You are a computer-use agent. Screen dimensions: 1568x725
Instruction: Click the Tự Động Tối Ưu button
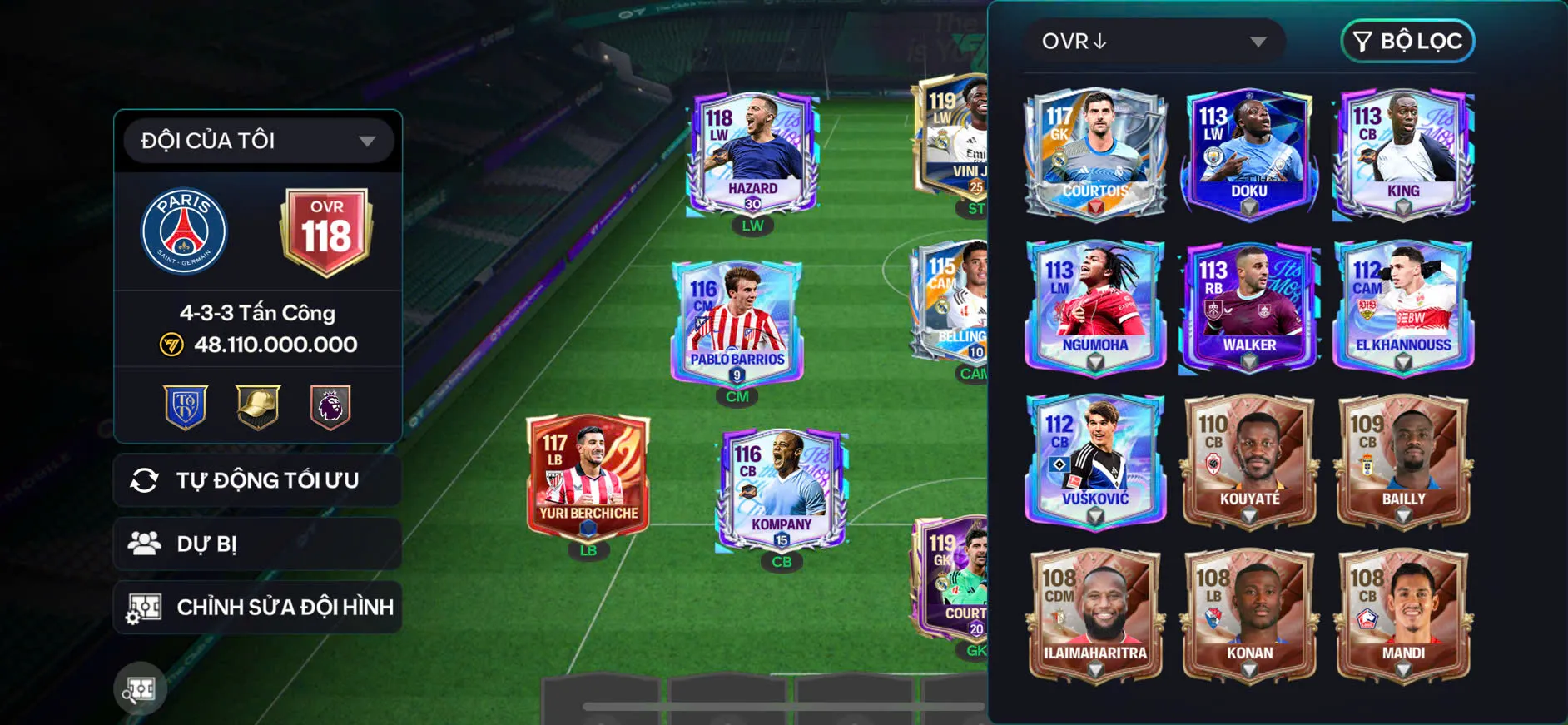(x=258, y=480)
